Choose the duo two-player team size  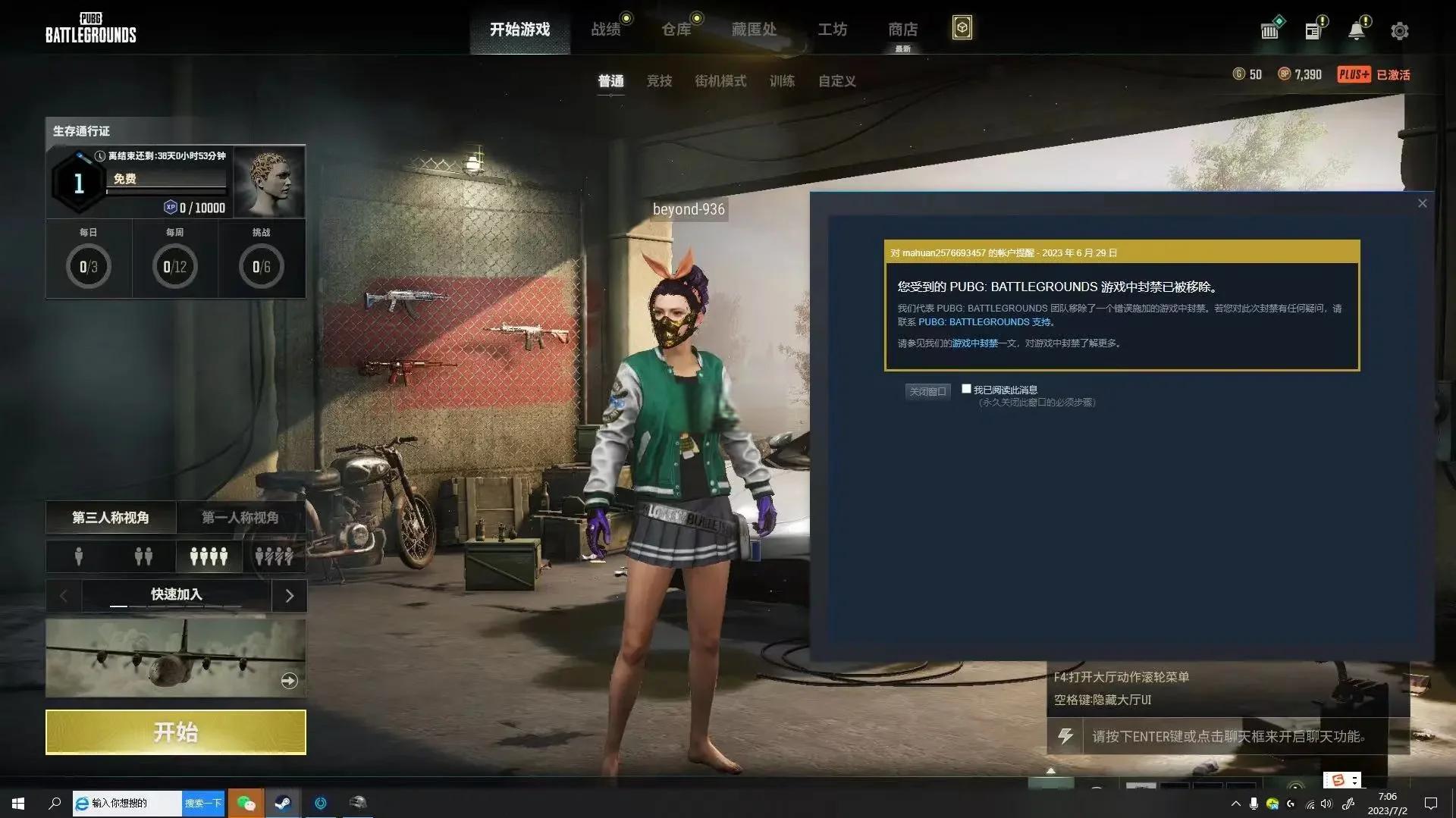click(143, 556)
